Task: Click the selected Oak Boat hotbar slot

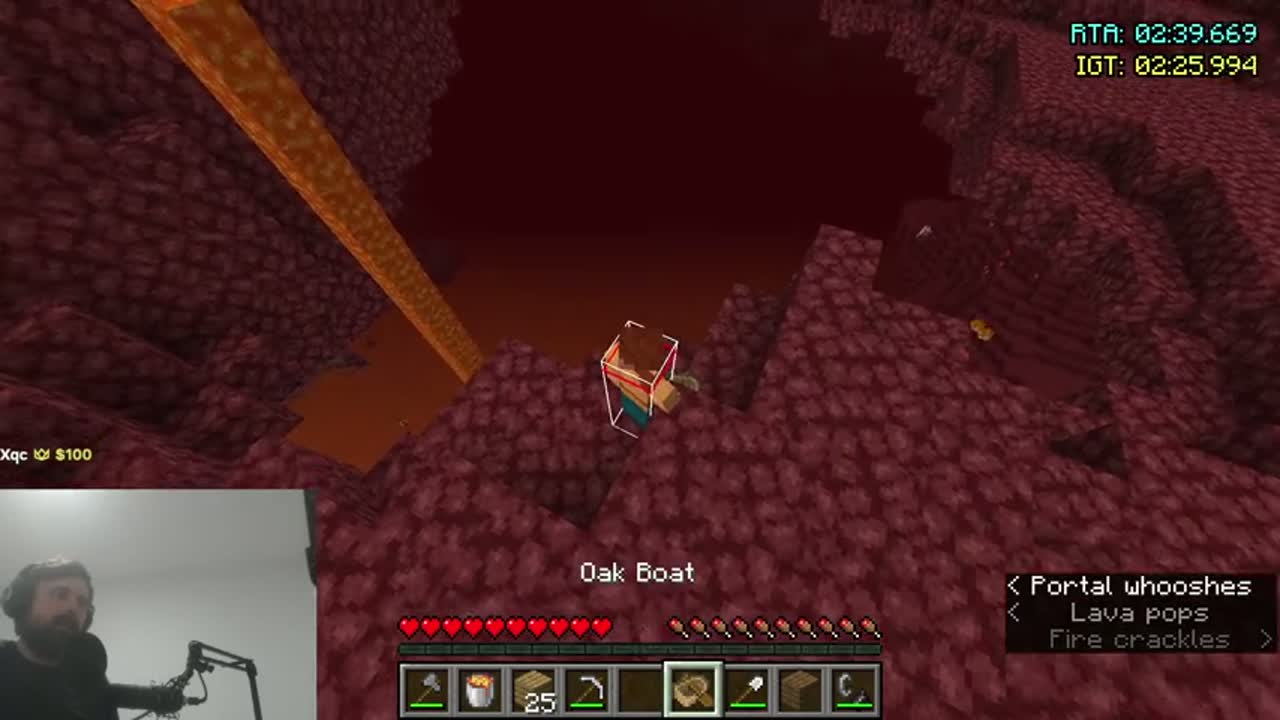Action: click(696, 690)
